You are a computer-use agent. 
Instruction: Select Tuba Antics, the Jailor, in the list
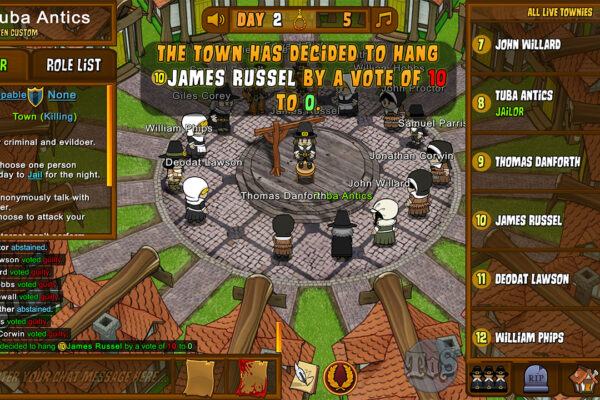[532, 102]
